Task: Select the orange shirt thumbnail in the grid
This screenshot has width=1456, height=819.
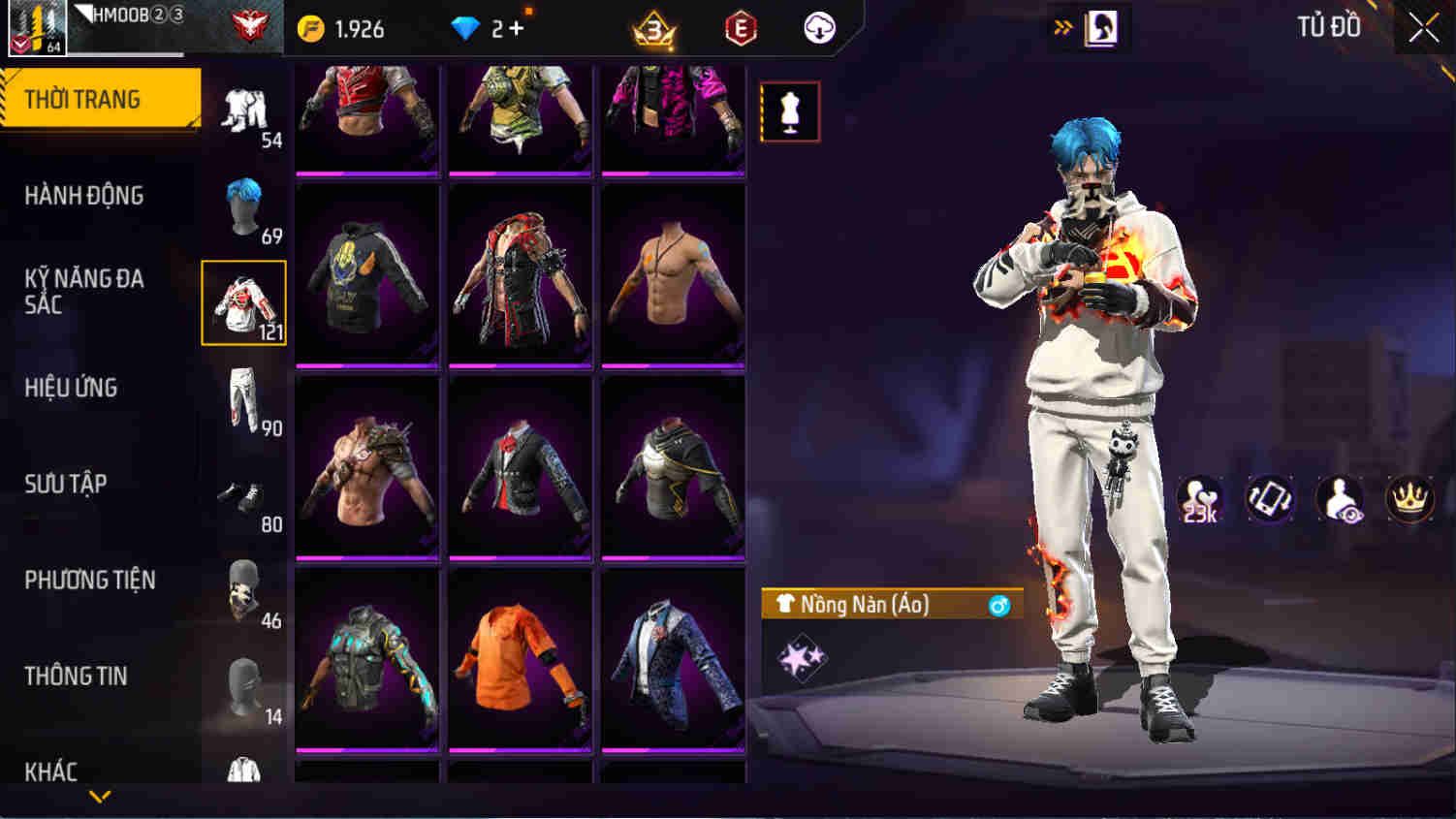Action: click(x=520, y=664)
